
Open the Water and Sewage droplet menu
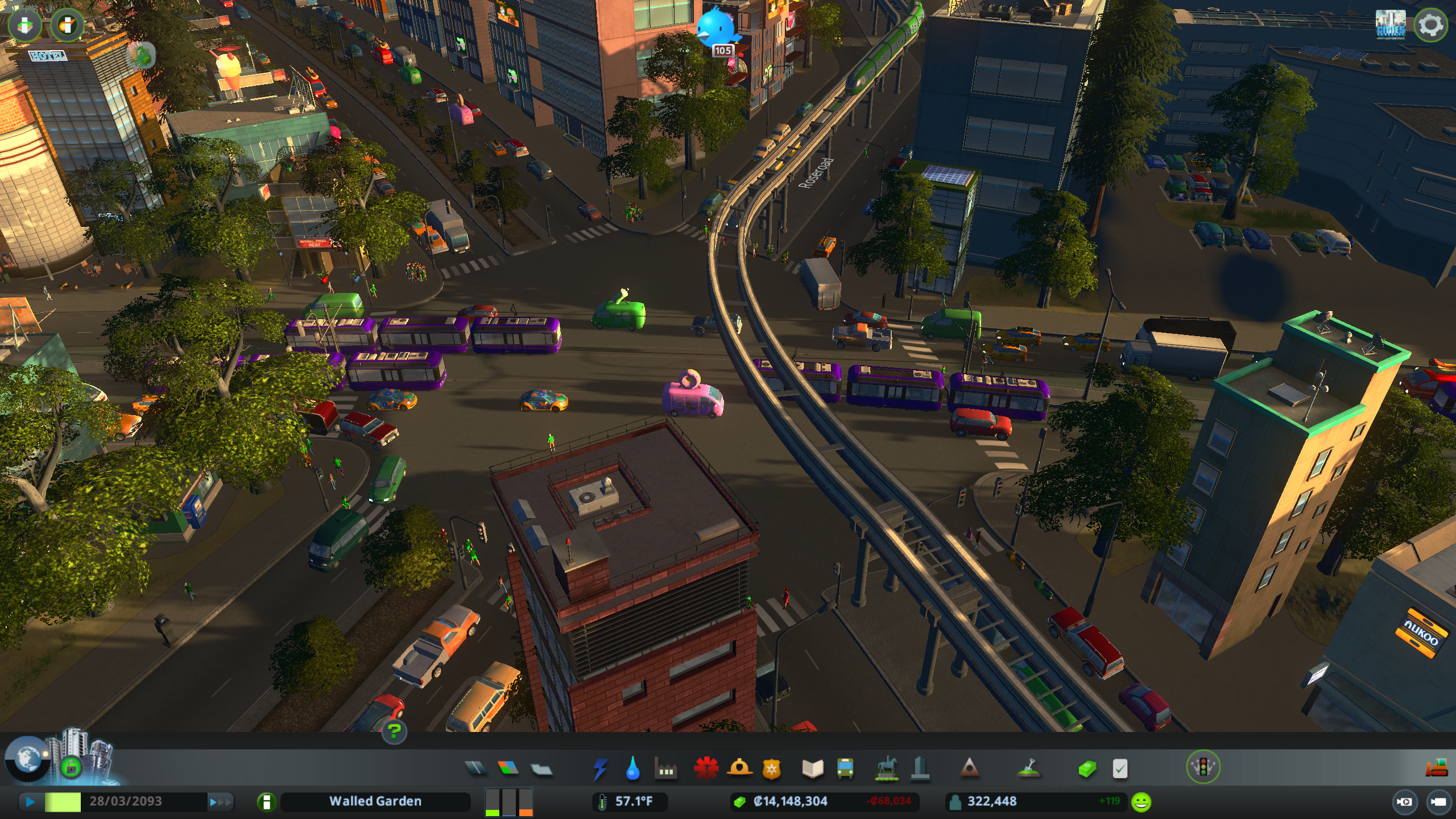(632, 769)
